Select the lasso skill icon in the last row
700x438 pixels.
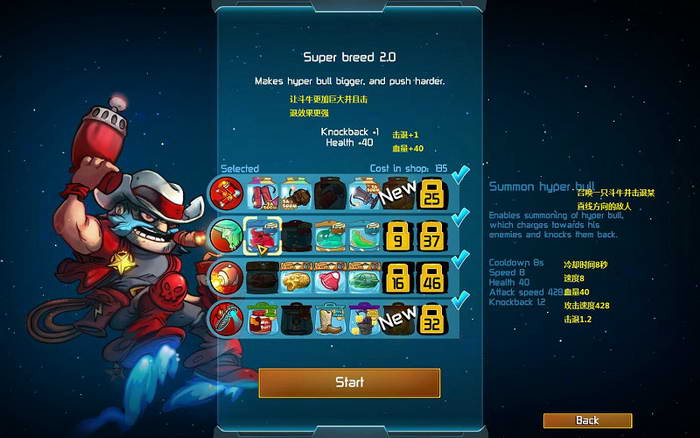(x=226, y=319)
